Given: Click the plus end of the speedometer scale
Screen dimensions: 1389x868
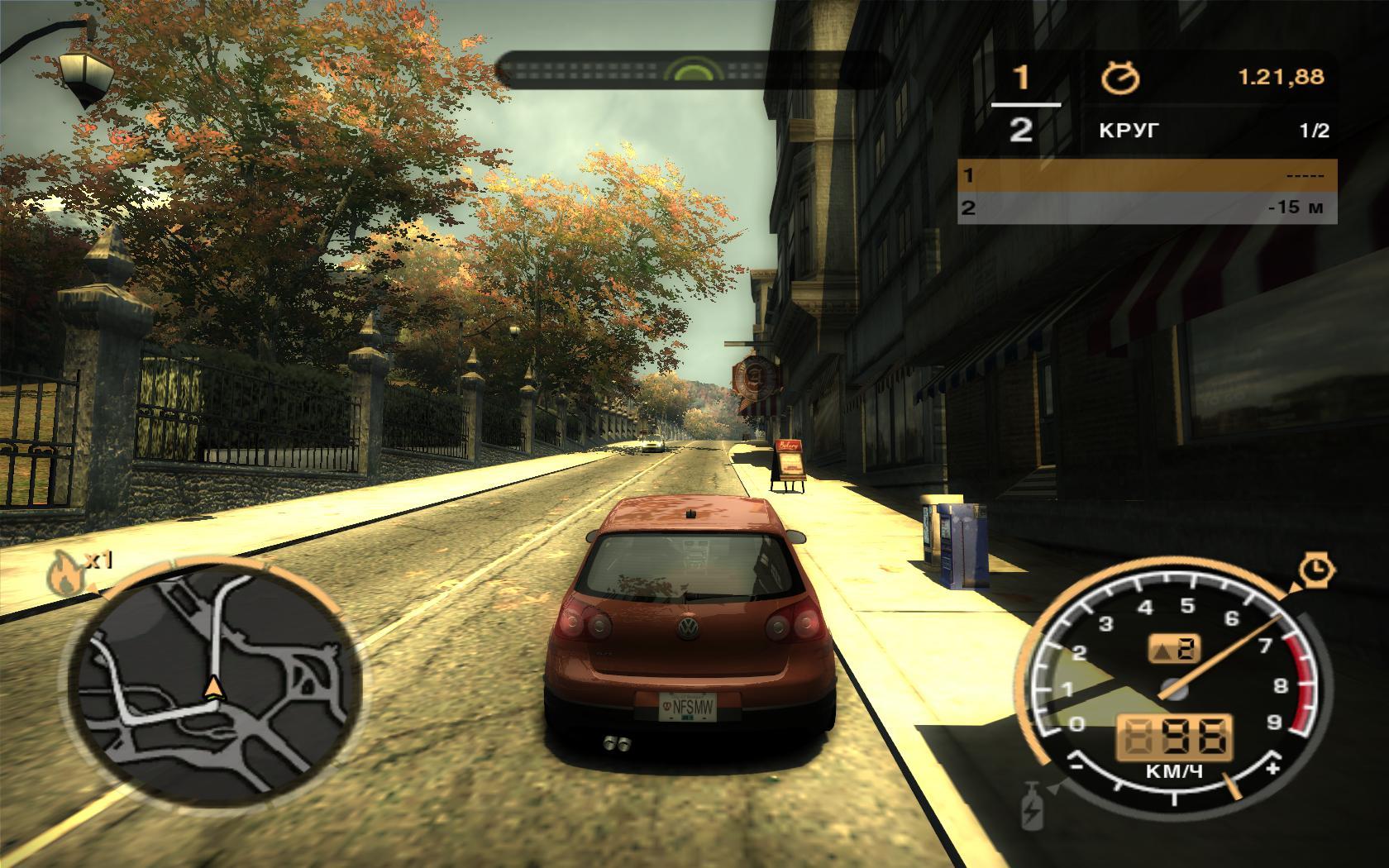Looking at the screenshot, I should [1273, 768].
